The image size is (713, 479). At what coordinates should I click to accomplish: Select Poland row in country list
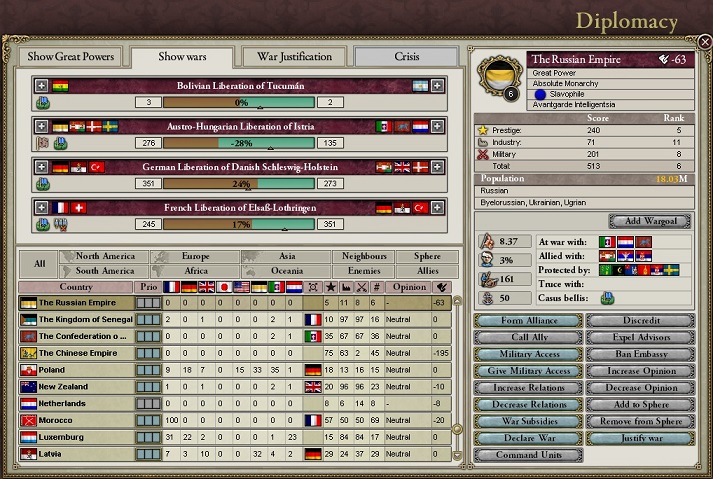(x=80, y=369)
